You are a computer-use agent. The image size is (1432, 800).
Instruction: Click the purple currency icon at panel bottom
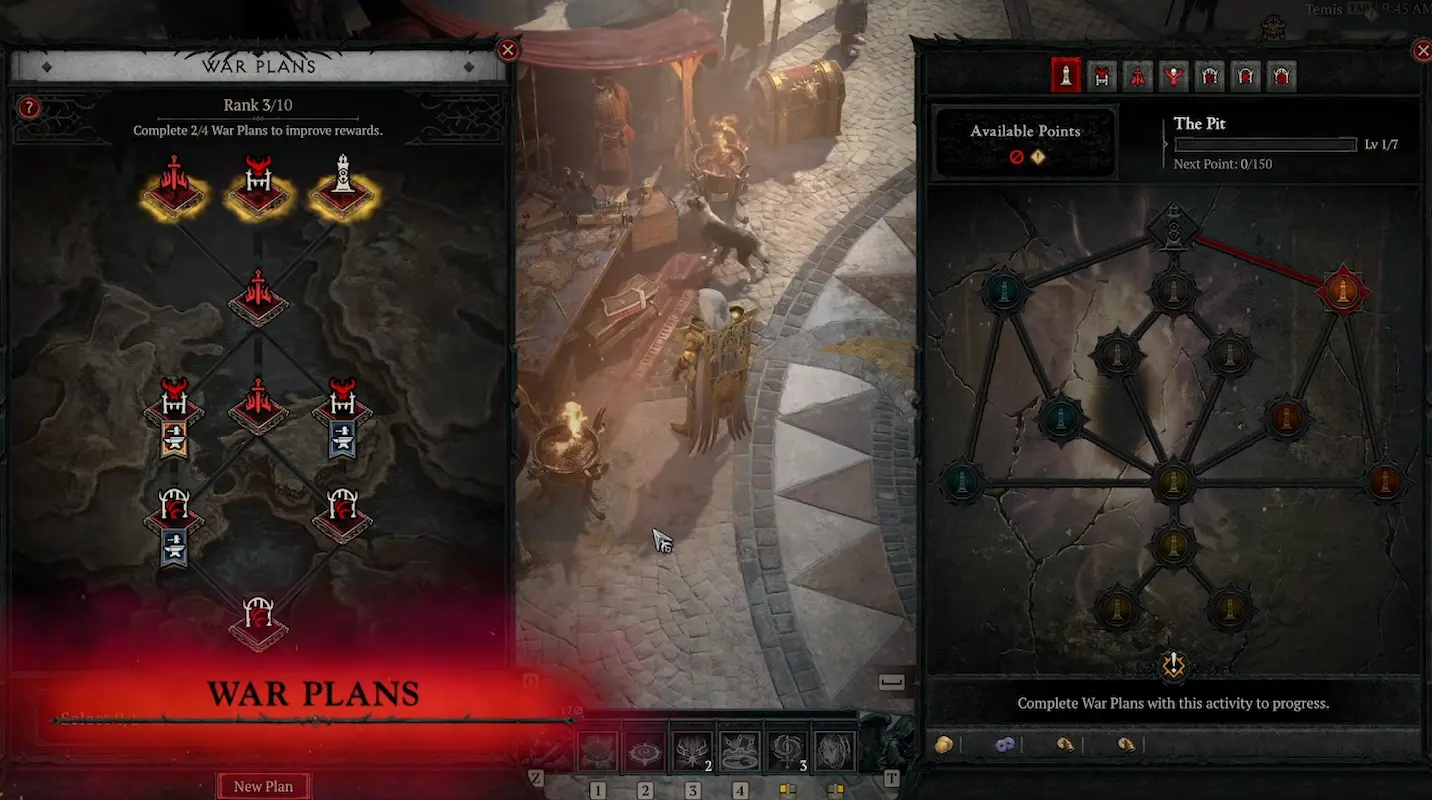point(1005,743)
